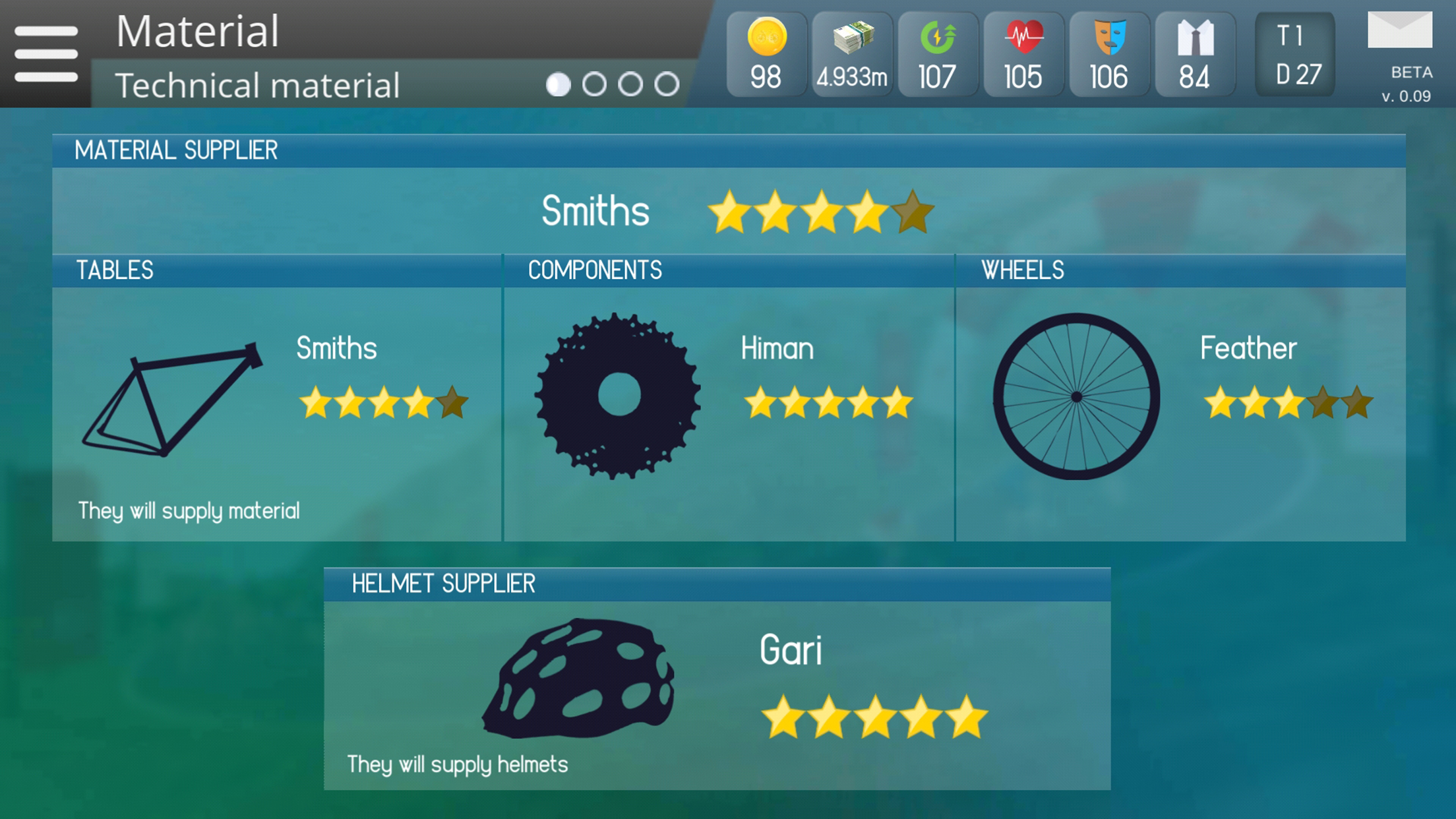This screenshot has height=819, width=1456.
Task: Choose the Smiths material supplier row
Action: (x=729, y=211)
